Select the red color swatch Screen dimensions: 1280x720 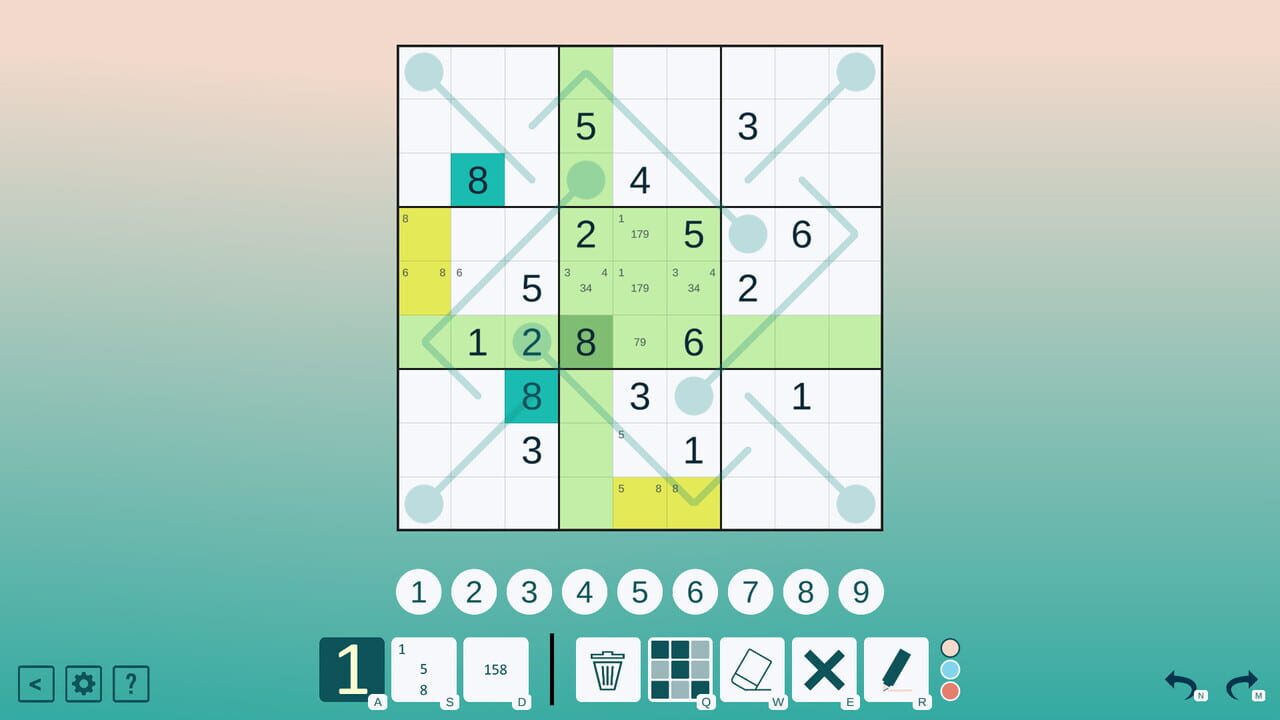click(950, 691)
